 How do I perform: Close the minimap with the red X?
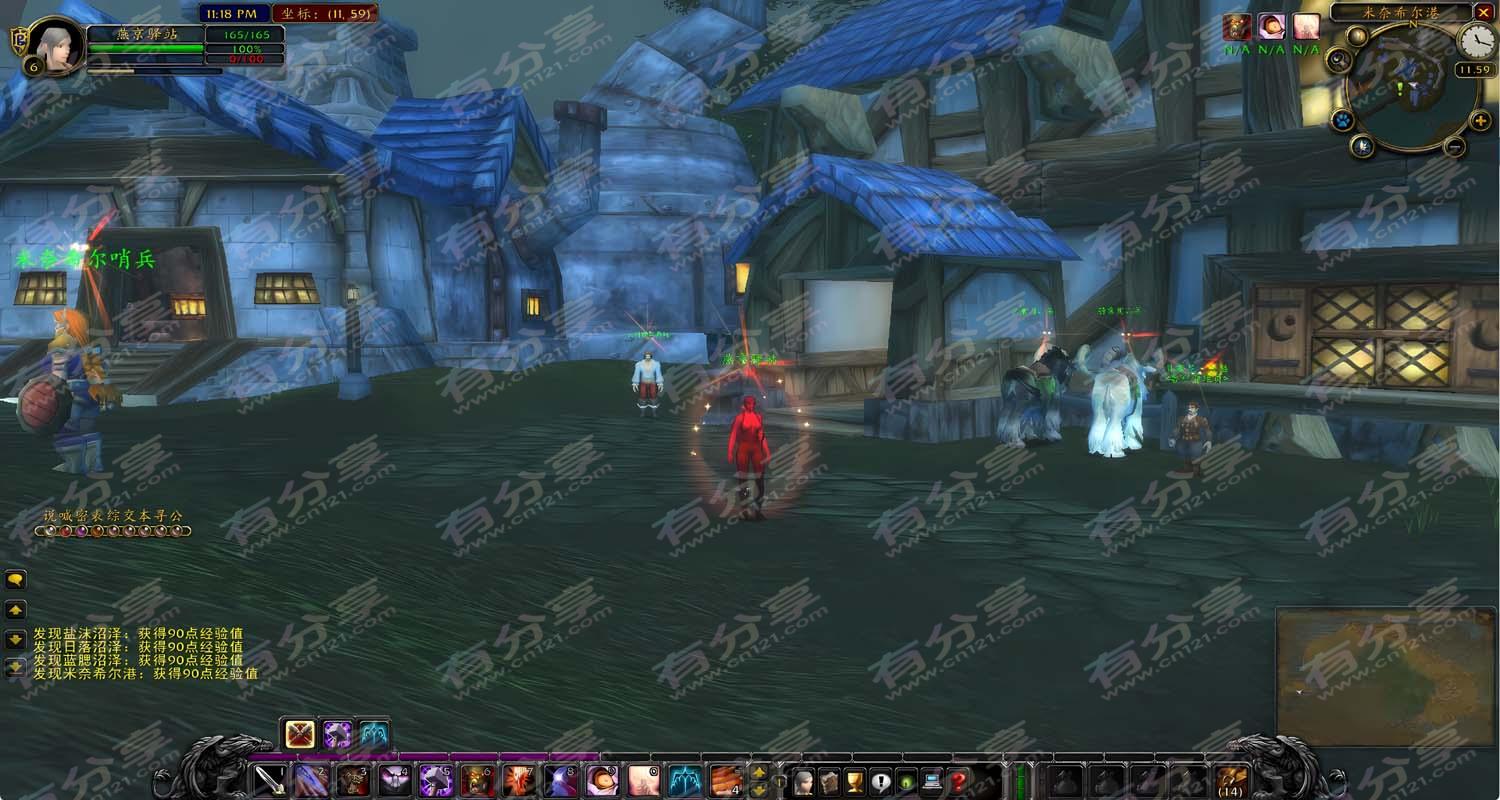[1484, 12]
